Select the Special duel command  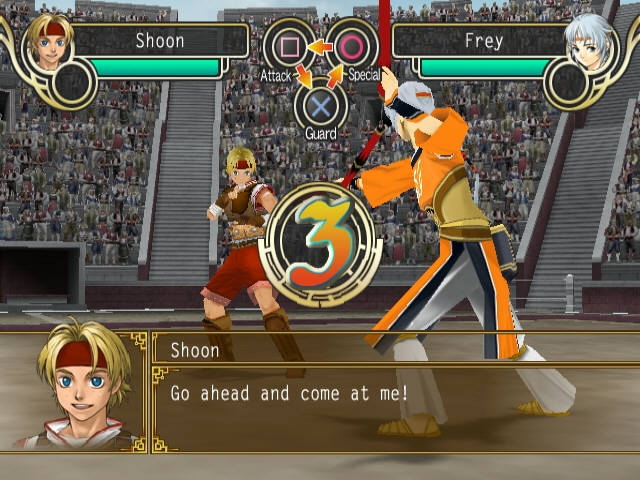[x=351, y=47]
